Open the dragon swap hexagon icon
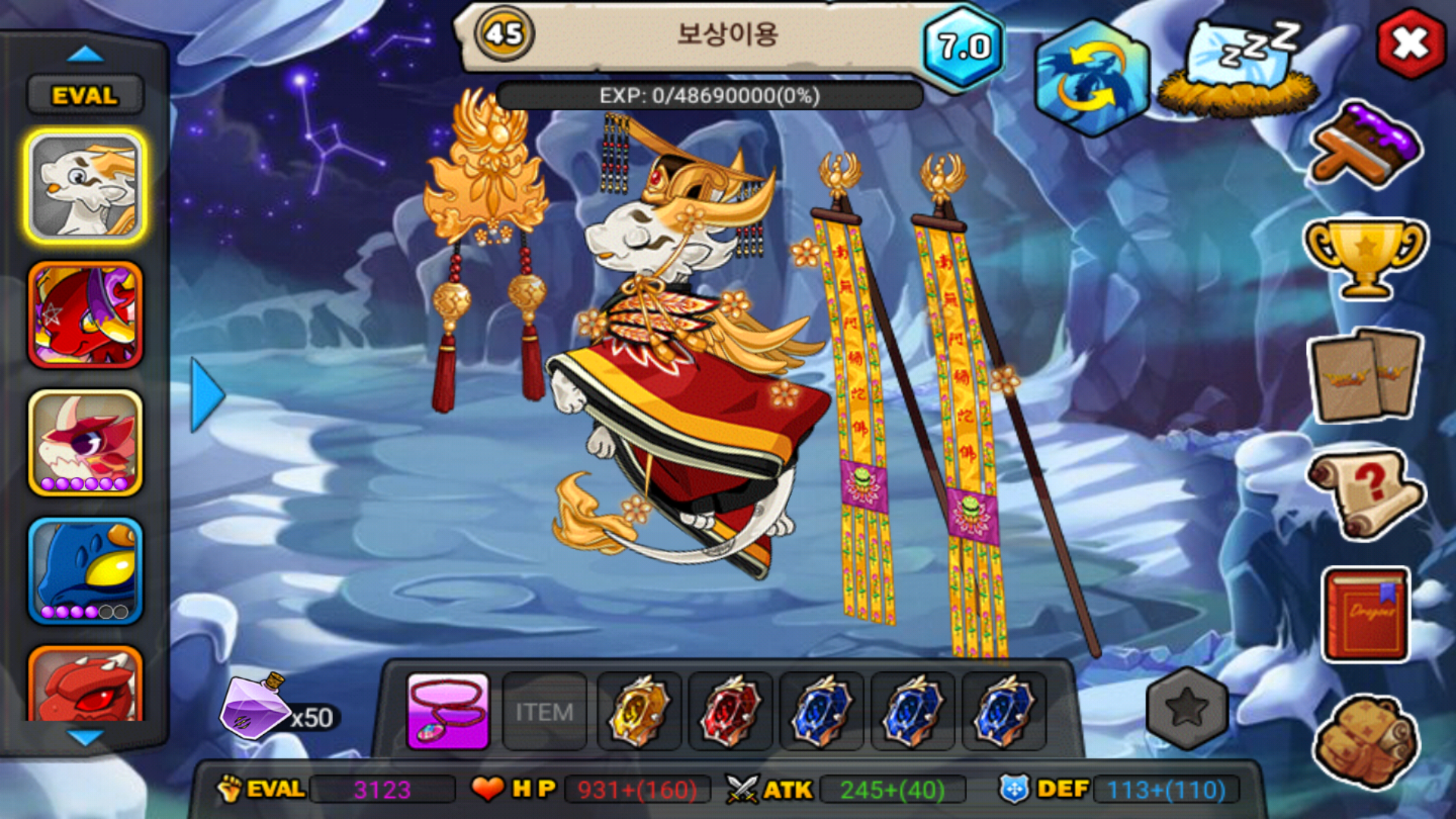The height and width of the screenshot is (819, 1456). tap(1091, 77)
